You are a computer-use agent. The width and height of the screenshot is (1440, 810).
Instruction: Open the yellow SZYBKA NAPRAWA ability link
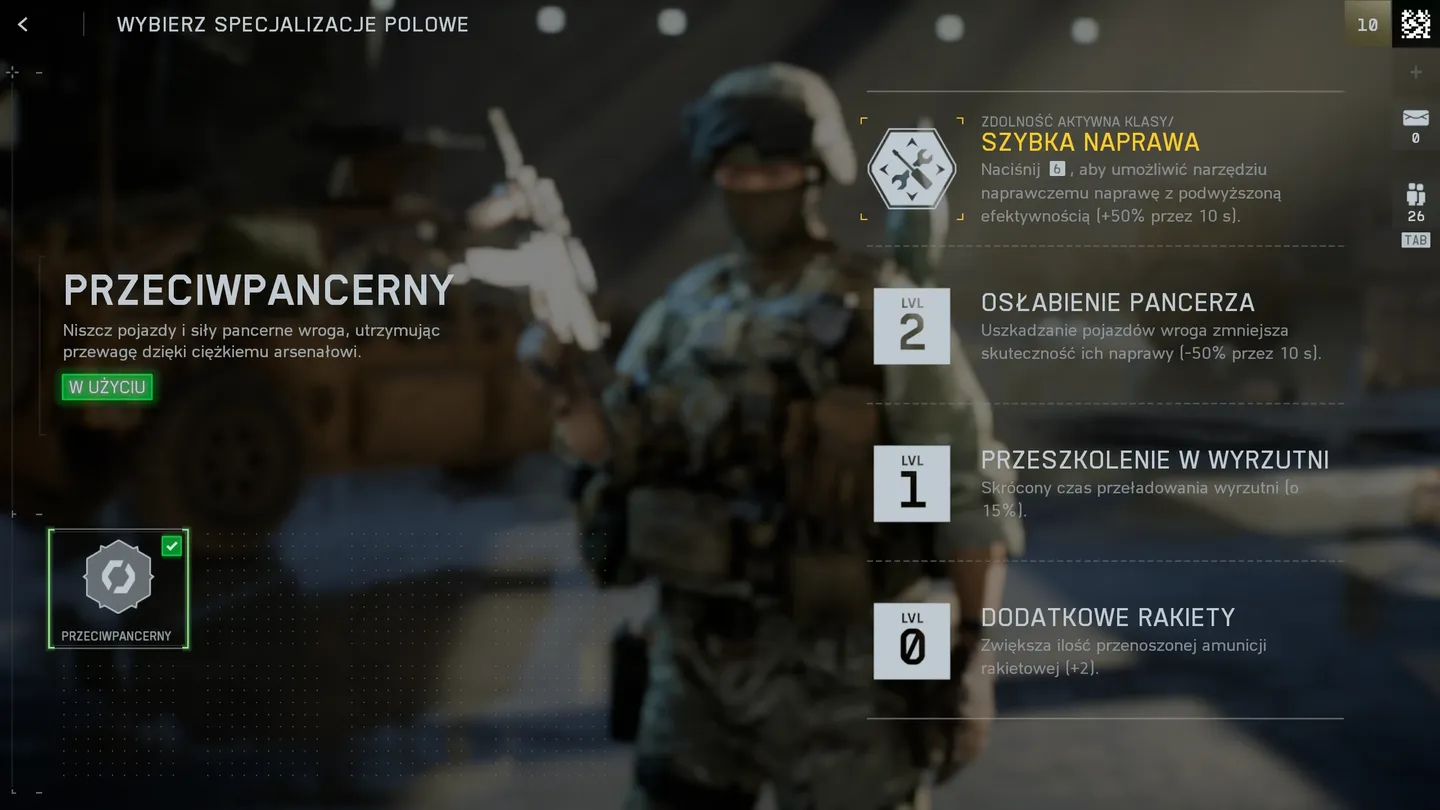(x=1089, y=142)
